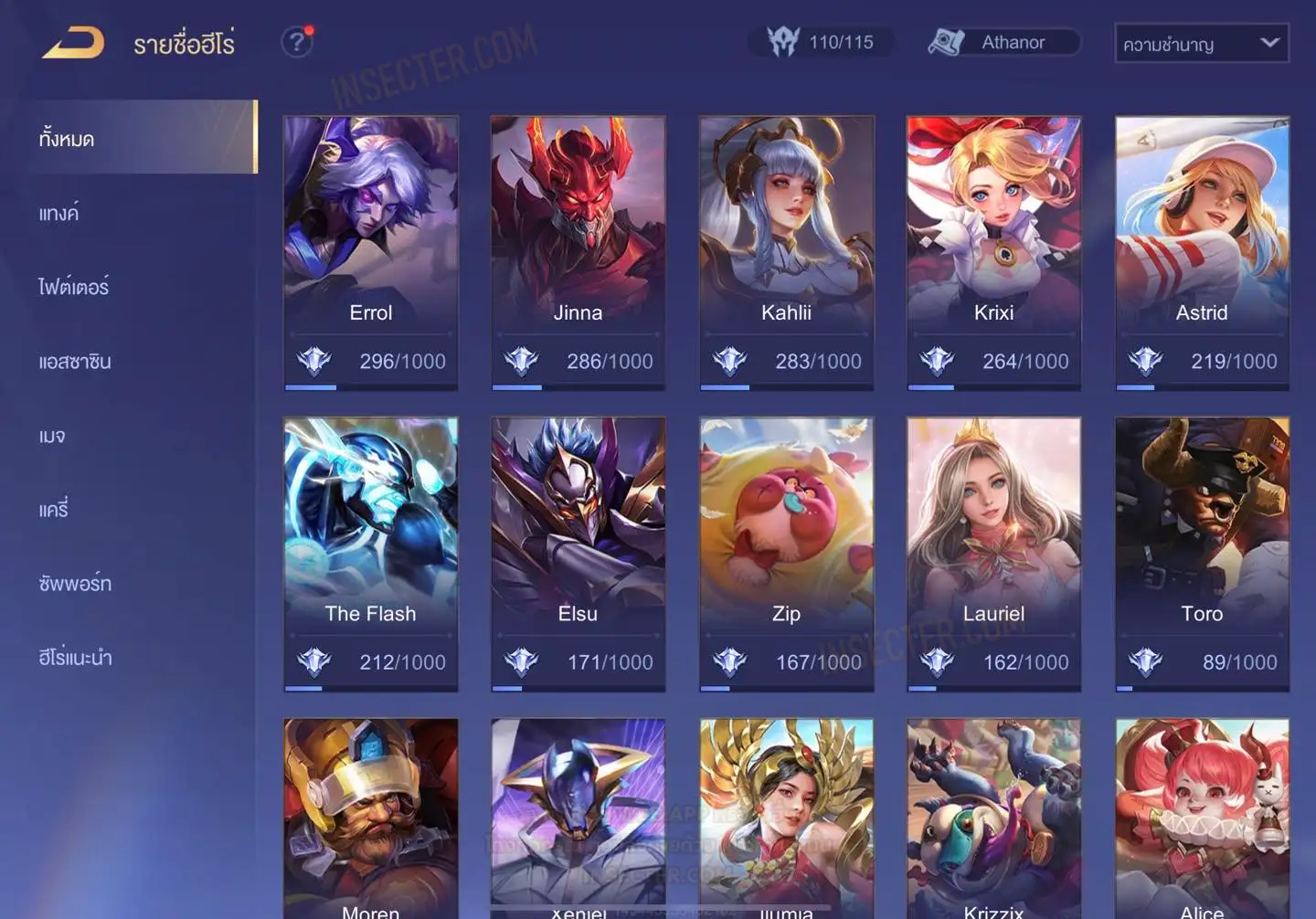
Task: Choose the Kahlii hero card
Action: click(786, 252)
